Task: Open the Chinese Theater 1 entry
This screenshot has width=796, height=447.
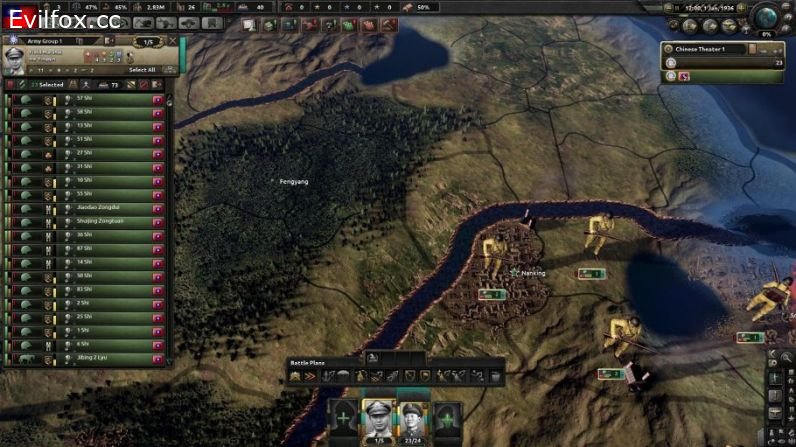Action: click(x=705, y=49)
